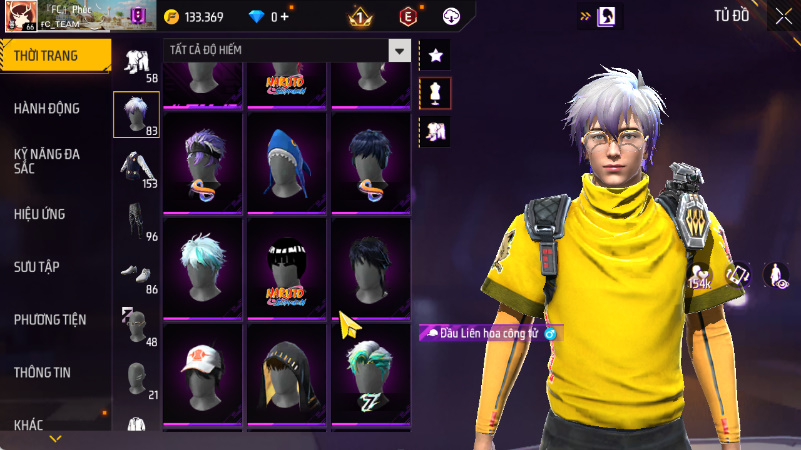The height and width of the screenshot is (450, 801).
Task: Open the Kỹ Năng Đa Sắc section
Action: 47,162
